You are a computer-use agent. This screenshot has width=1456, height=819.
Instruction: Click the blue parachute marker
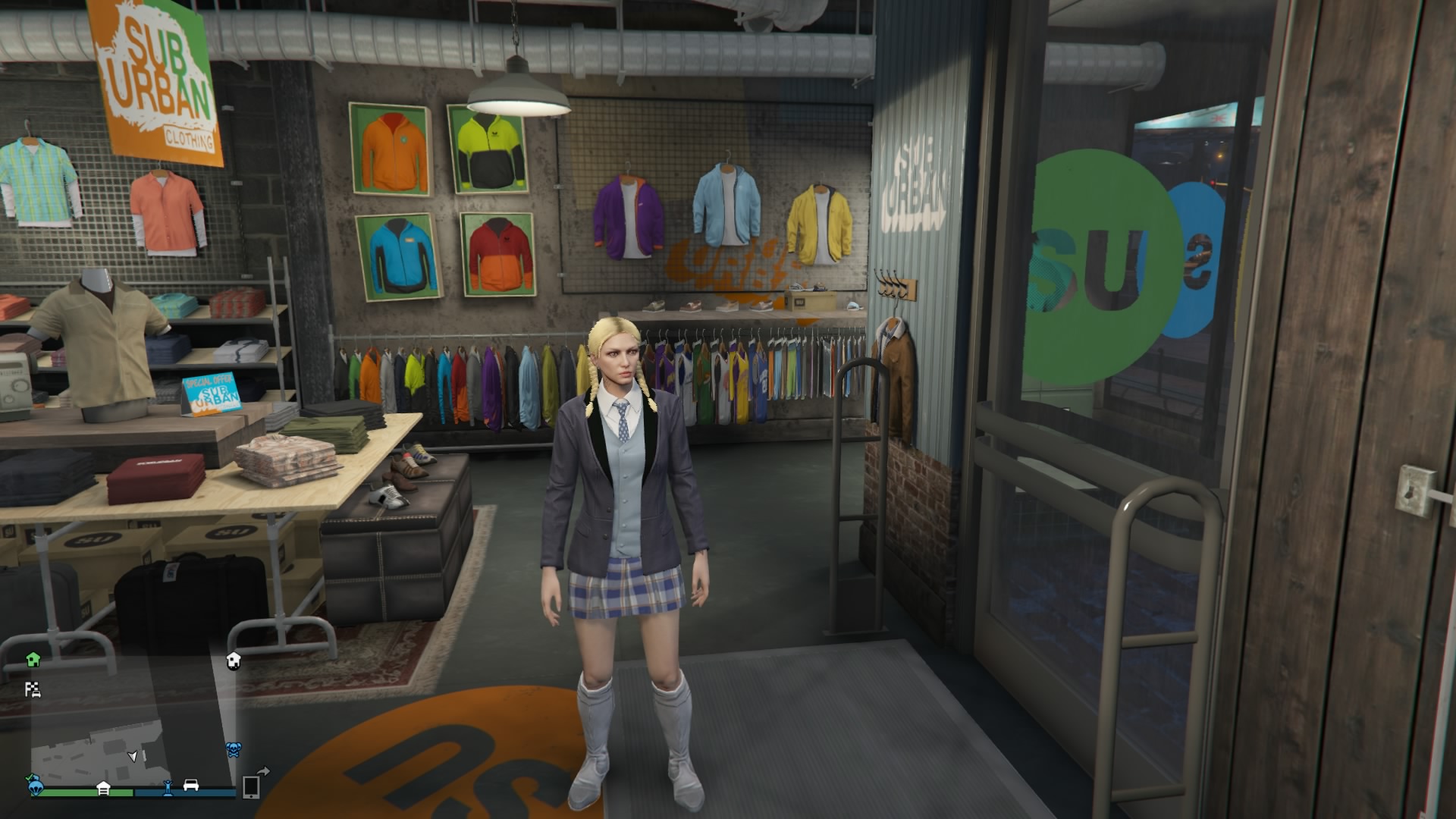(36, 786)
